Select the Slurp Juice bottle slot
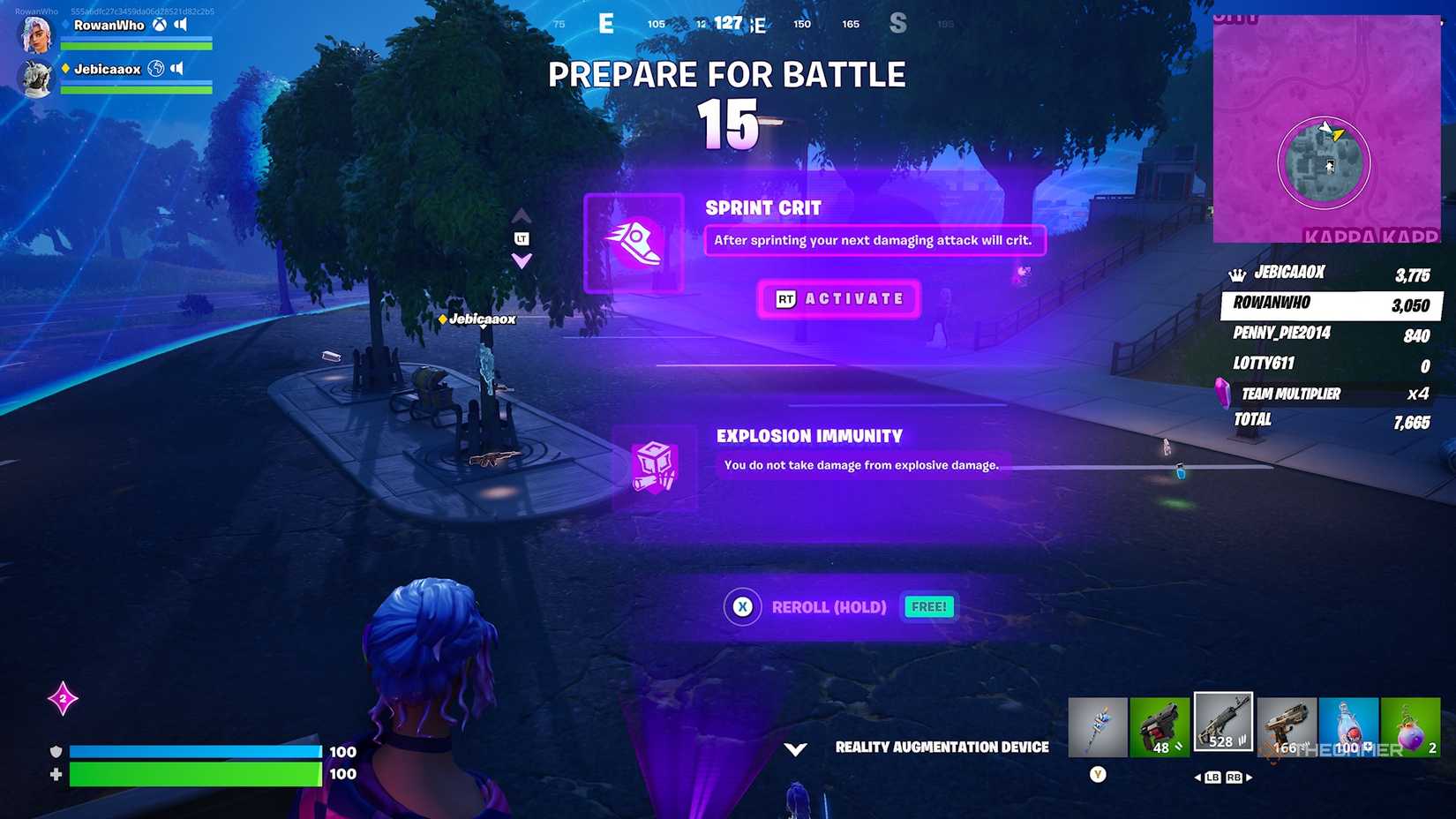Viewport: 1456px width, 819px height. pos(1347,724)
